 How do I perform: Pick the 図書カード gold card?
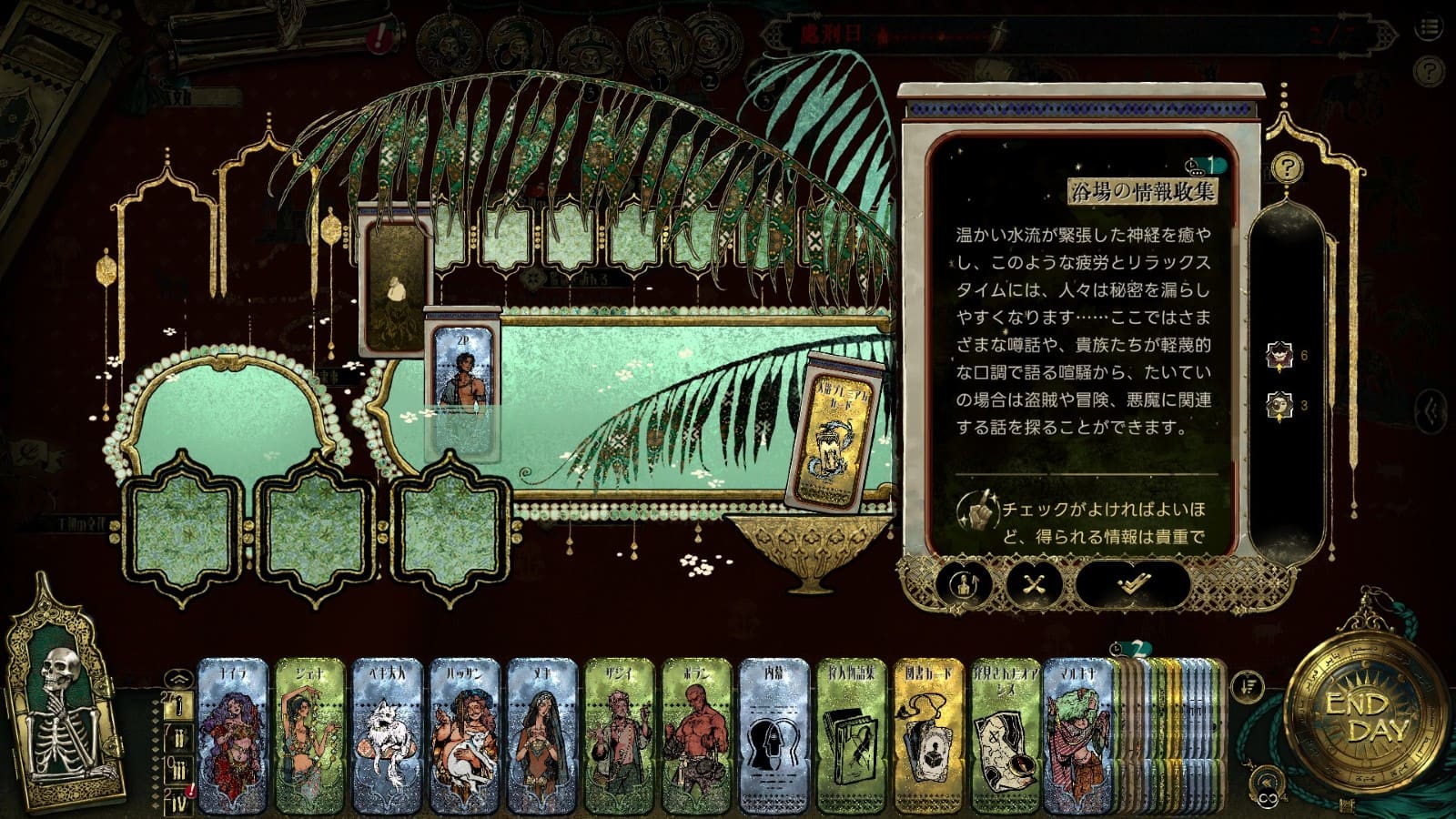pos(928,735)
